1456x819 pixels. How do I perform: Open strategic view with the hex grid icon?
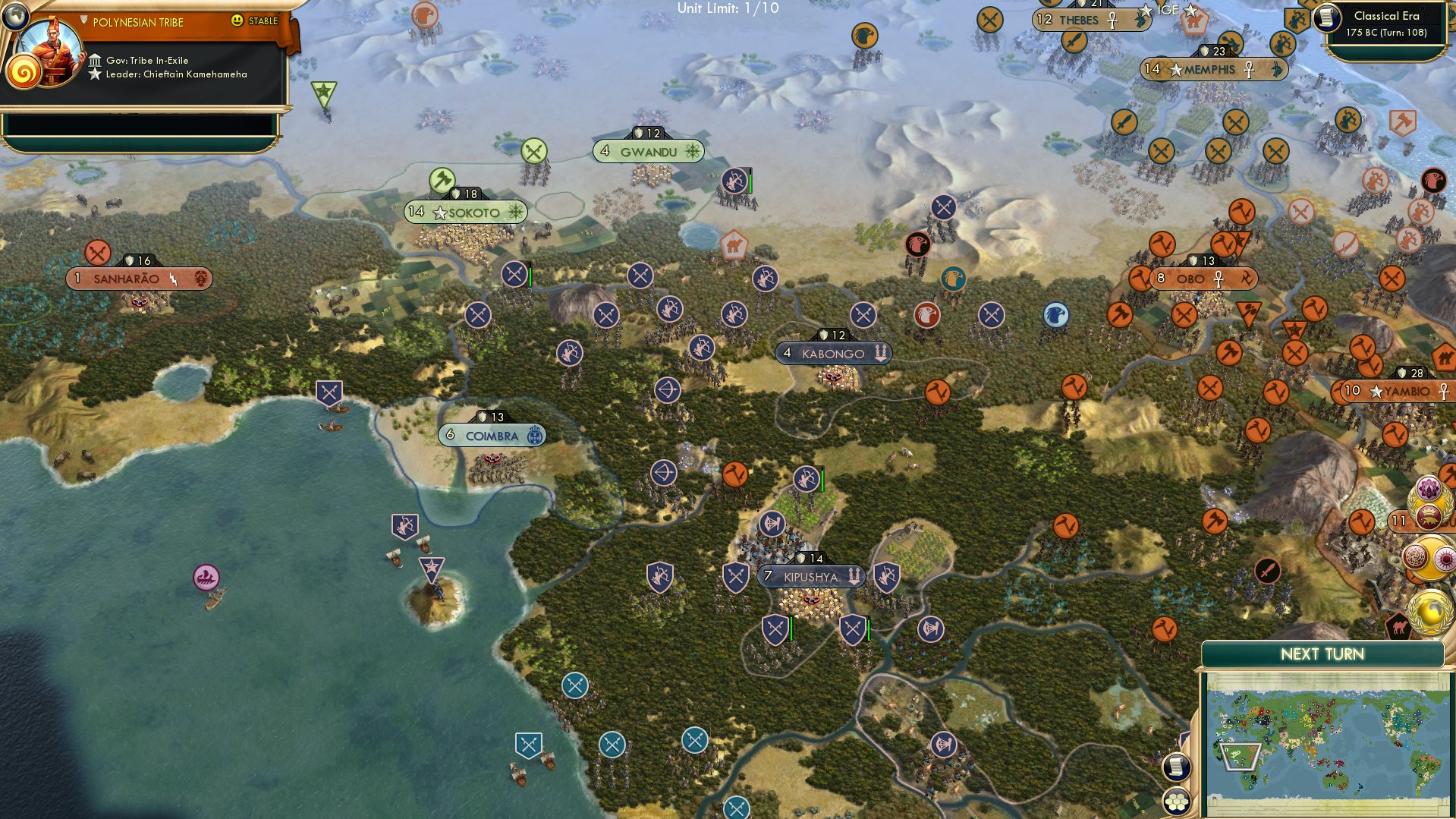(x=1177, y=802)
